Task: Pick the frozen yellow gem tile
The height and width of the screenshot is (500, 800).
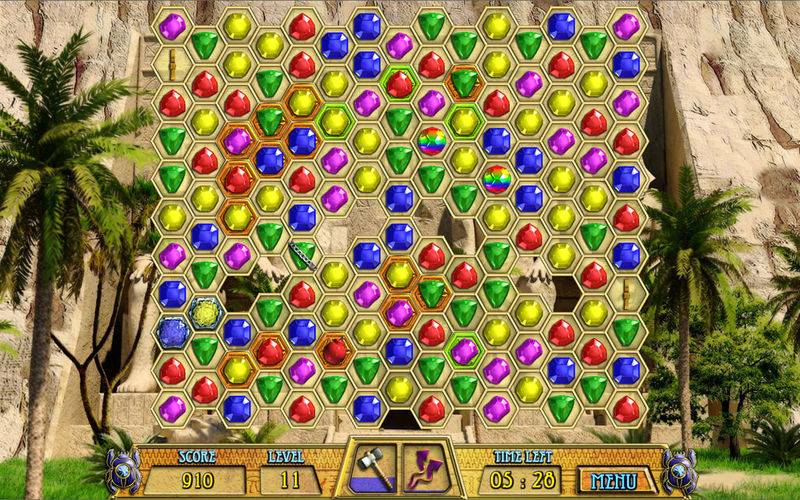Action: [205, 314]
